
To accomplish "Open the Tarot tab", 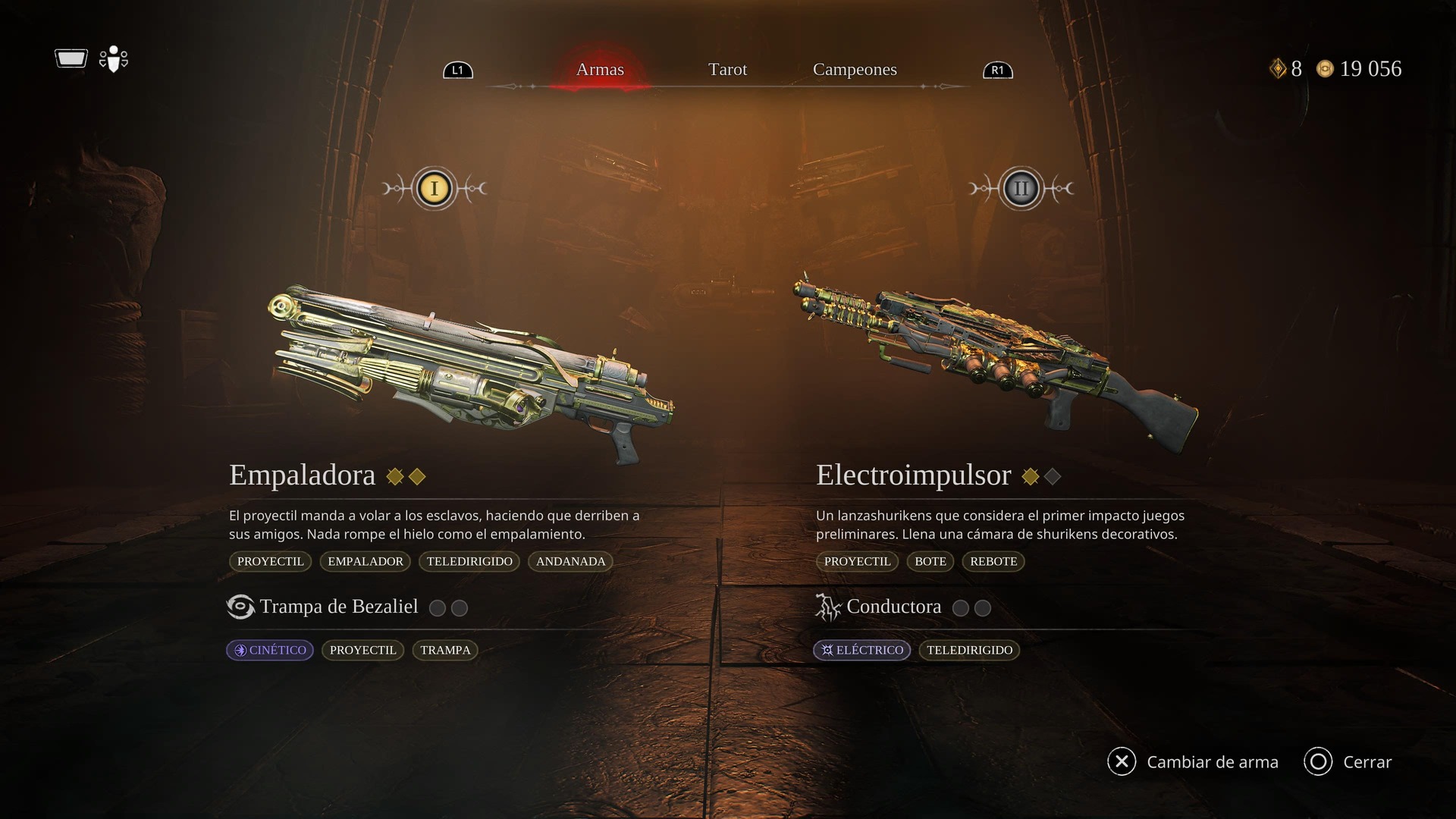I will pyautogui.click(x=727, y=70).
